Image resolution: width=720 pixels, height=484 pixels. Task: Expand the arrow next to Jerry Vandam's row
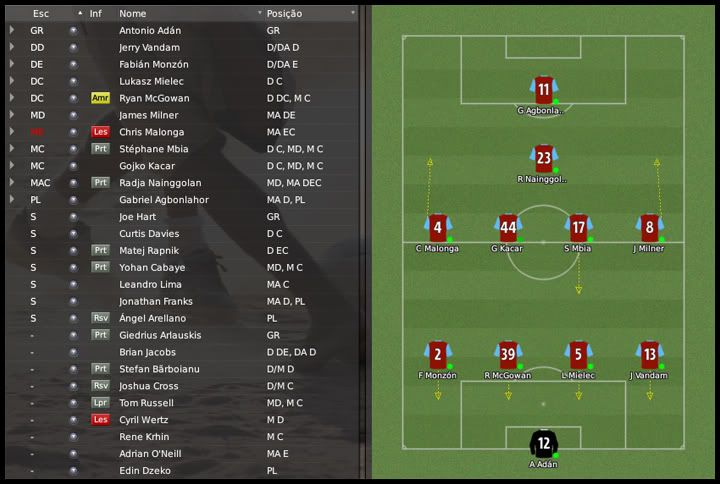click(x=12, y=47)
